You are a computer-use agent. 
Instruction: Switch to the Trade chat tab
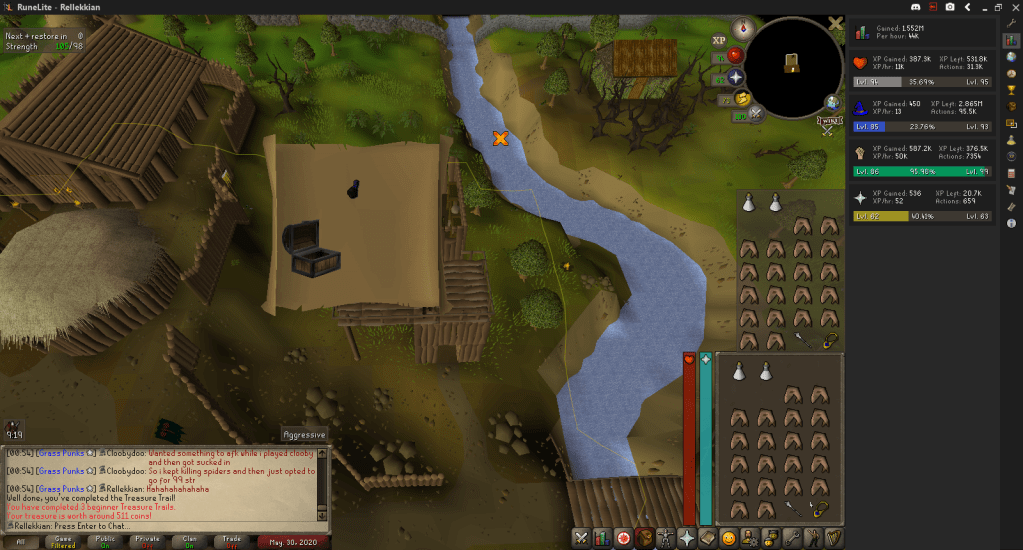click(x=232, y=541)
